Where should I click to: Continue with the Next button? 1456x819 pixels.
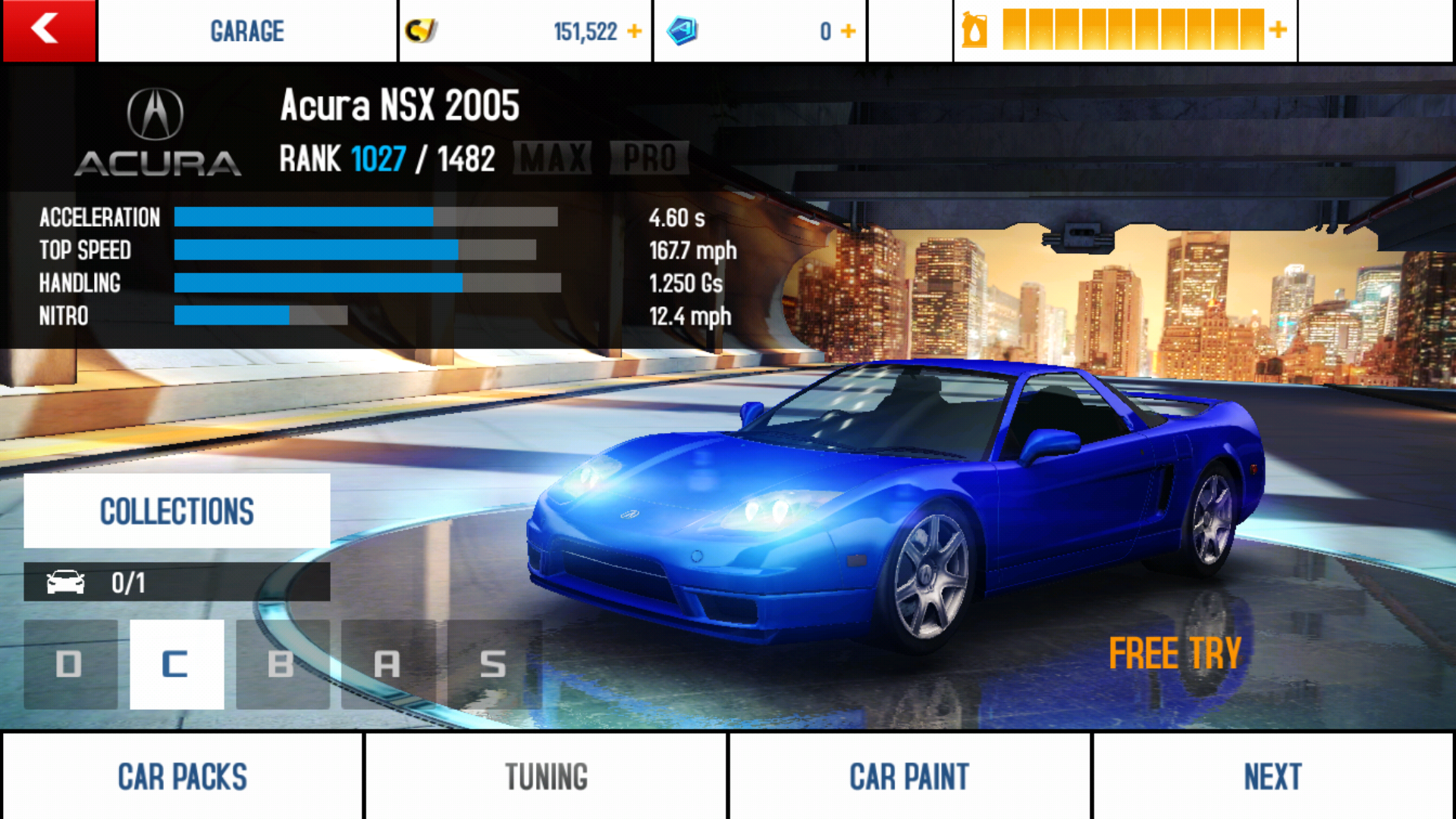[1272, 777]
